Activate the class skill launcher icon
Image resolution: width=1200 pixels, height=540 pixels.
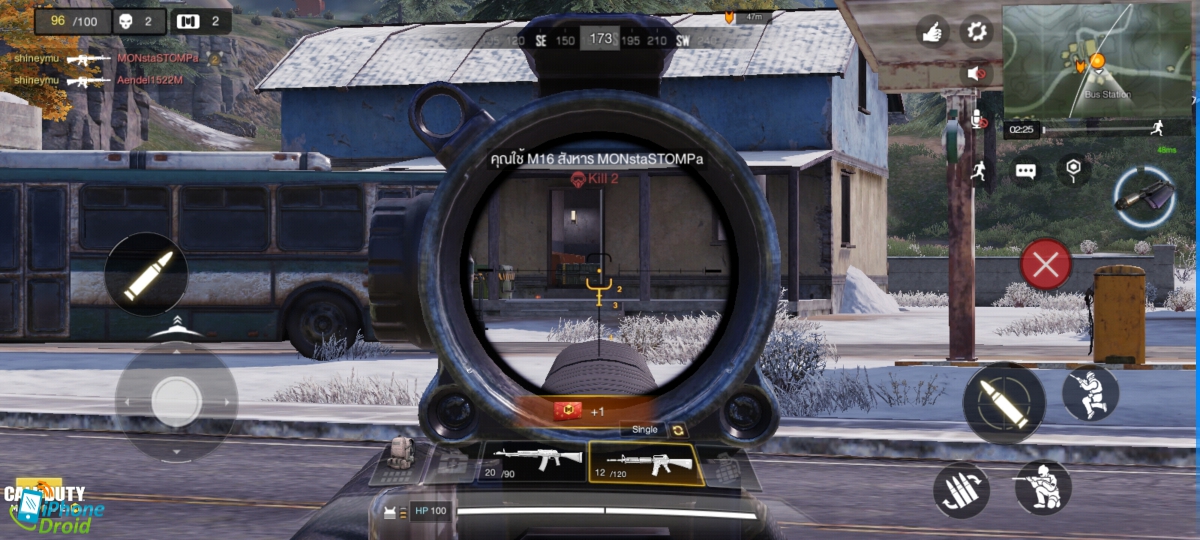1146,195
